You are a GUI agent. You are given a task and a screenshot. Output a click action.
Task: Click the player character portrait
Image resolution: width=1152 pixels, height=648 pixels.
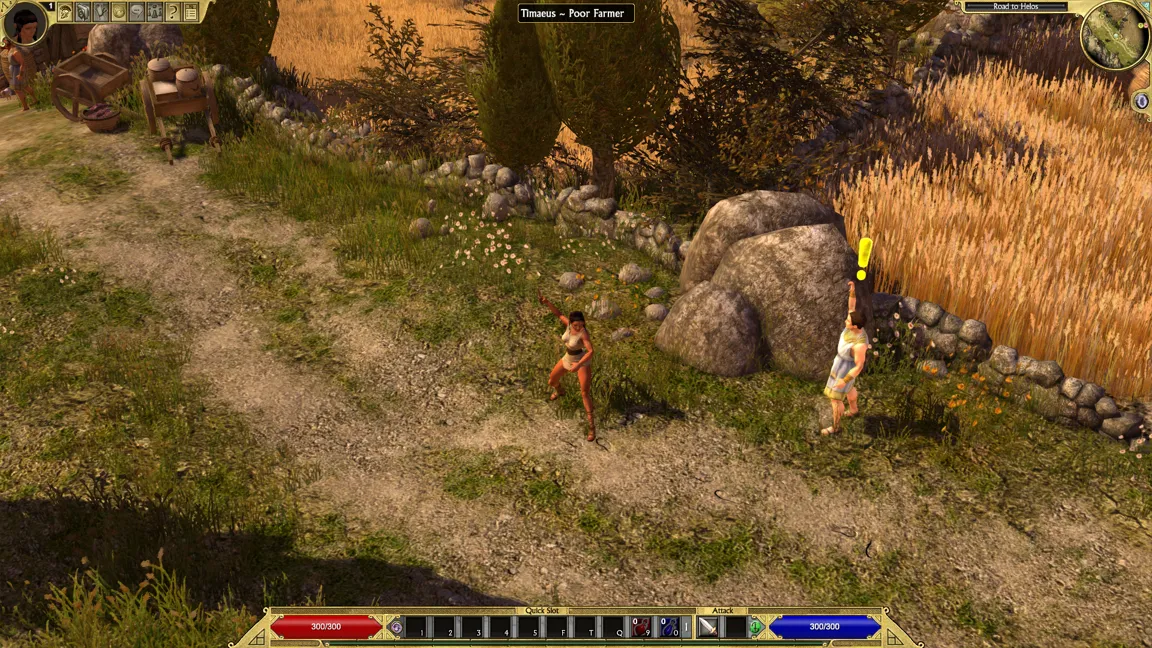(x=24, y=23)
